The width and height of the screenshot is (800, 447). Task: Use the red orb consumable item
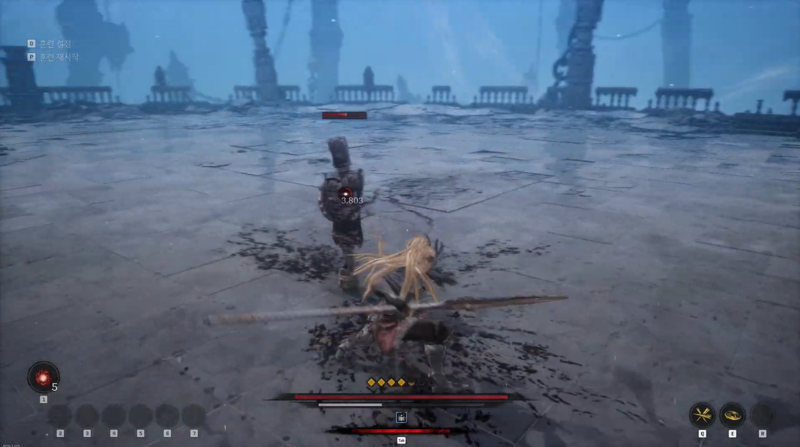point(43,377)
